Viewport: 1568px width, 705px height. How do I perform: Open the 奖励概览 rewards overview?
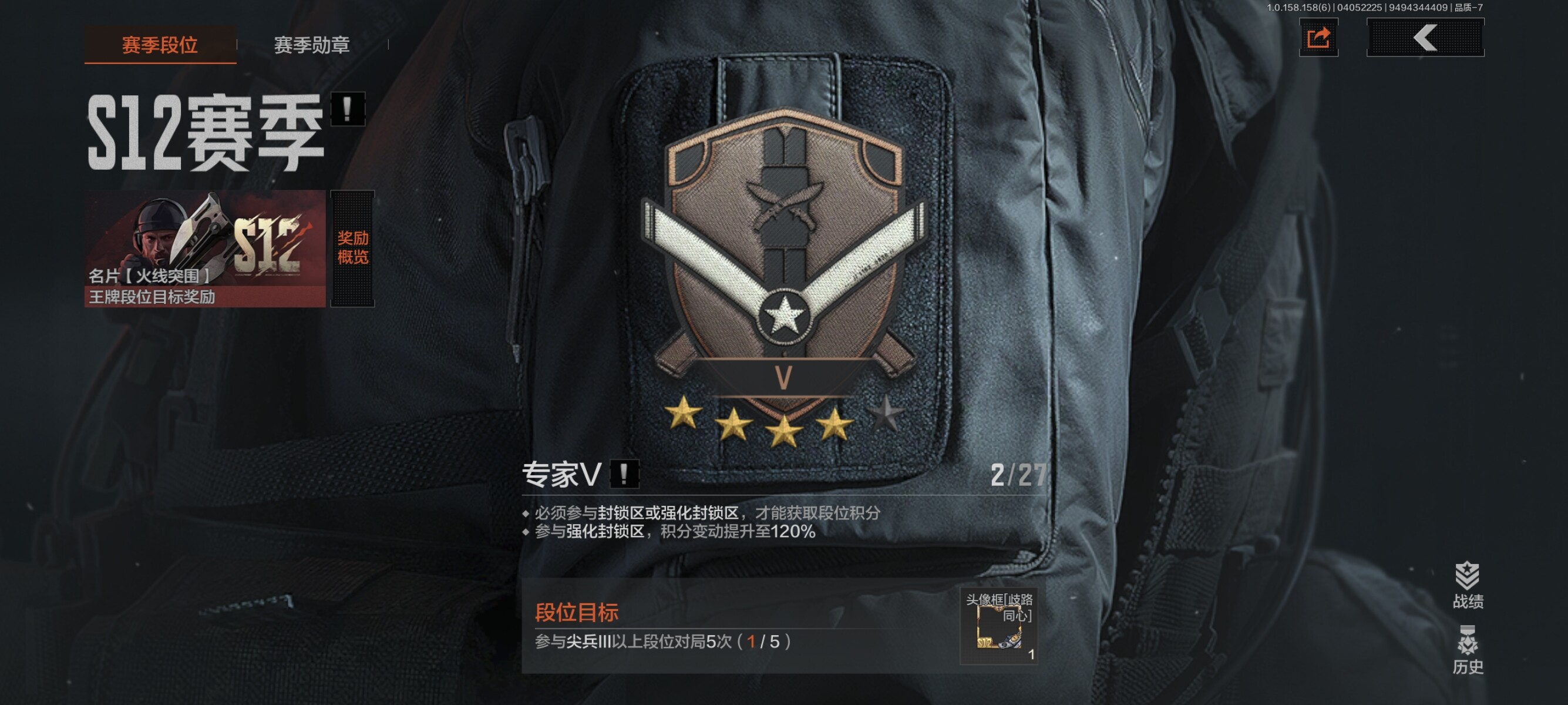tap(352, 248)
